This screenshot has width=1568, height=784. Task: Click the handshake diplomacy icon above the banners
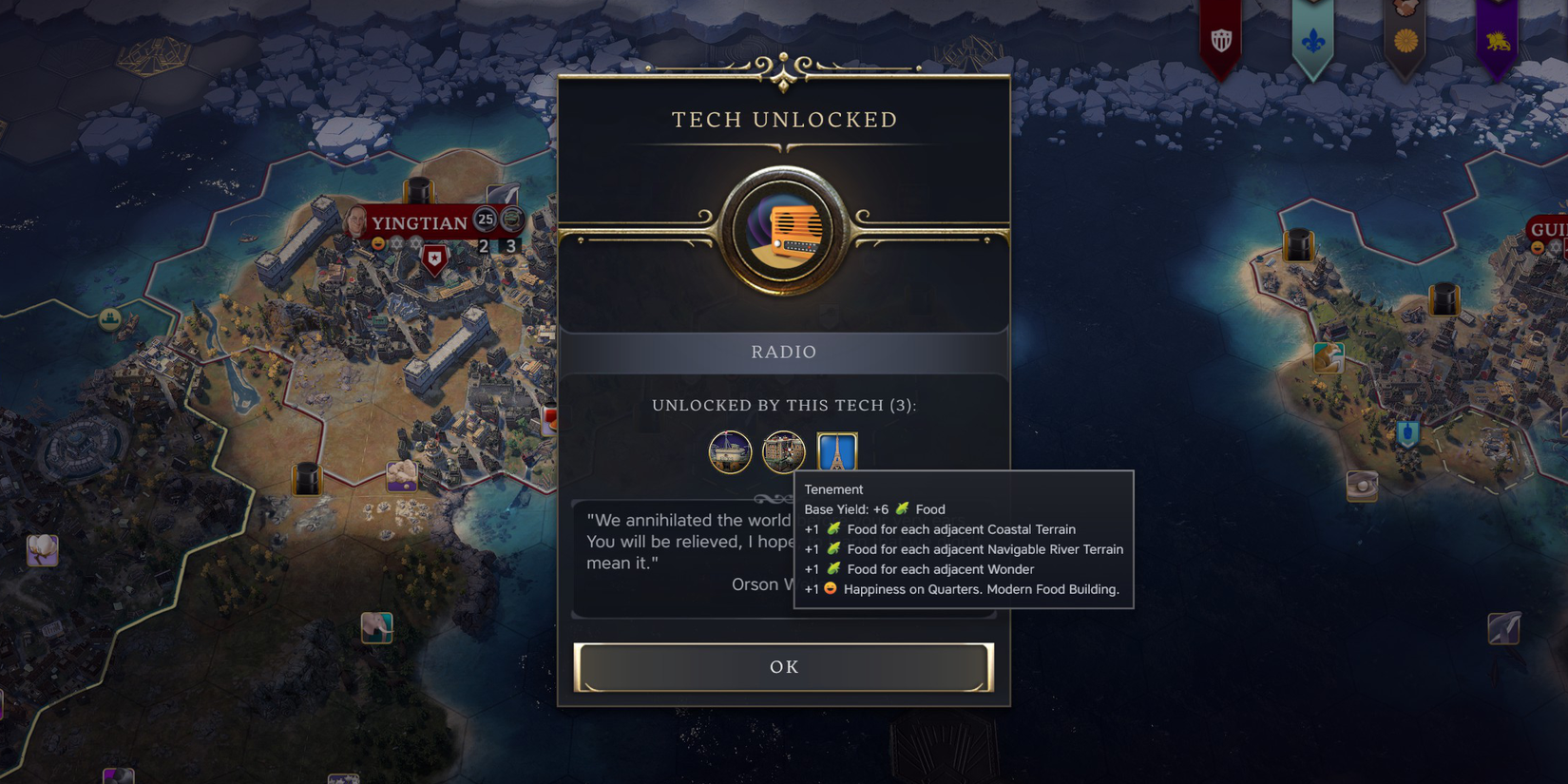point(1405,8)
